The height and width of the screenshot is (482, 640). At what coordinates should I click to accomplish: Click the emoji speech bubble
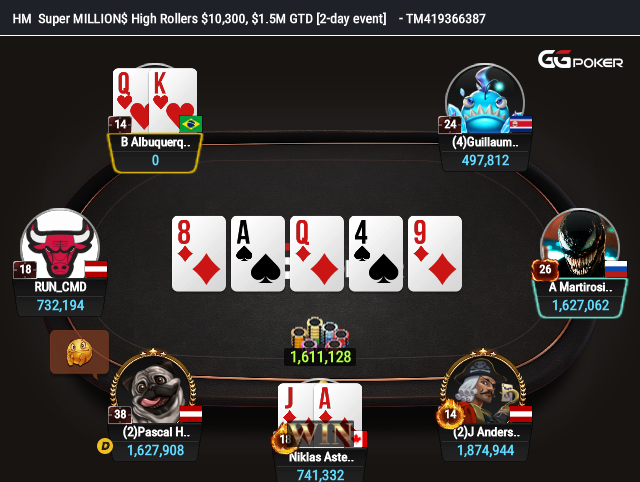(x=79, y=352)
